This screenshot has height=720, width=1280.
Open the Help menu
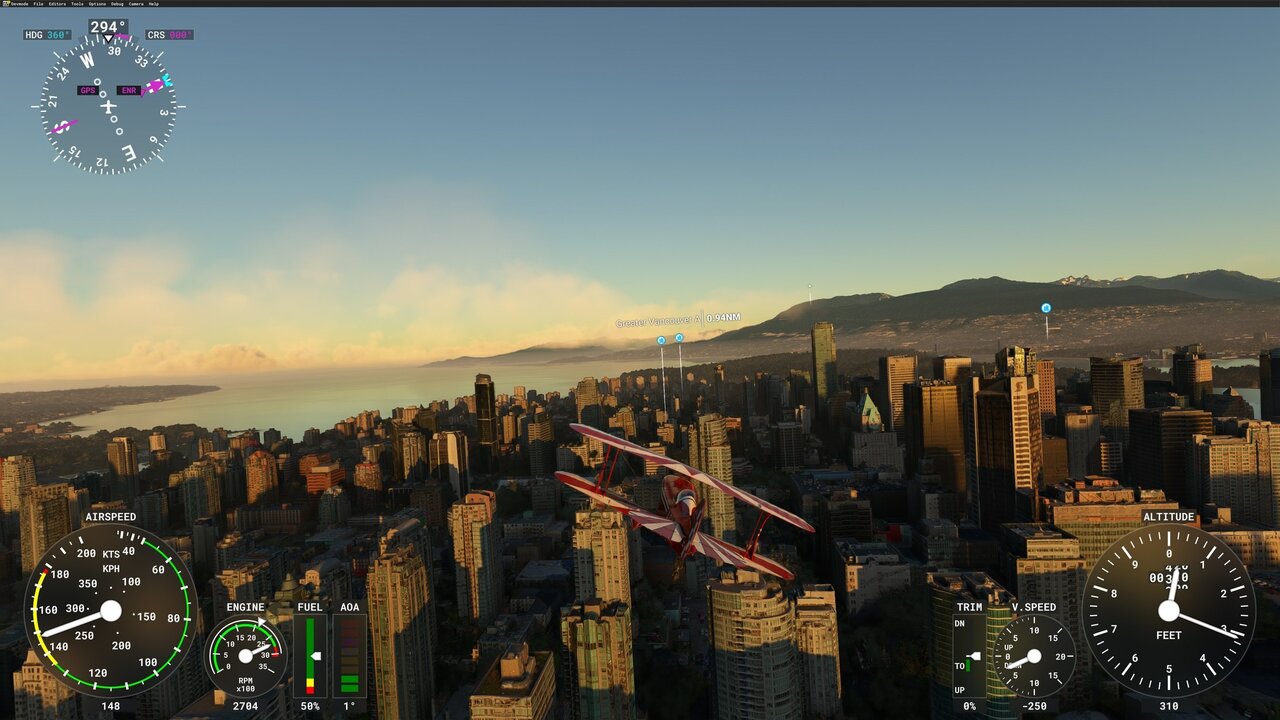(x=154, y=4)
